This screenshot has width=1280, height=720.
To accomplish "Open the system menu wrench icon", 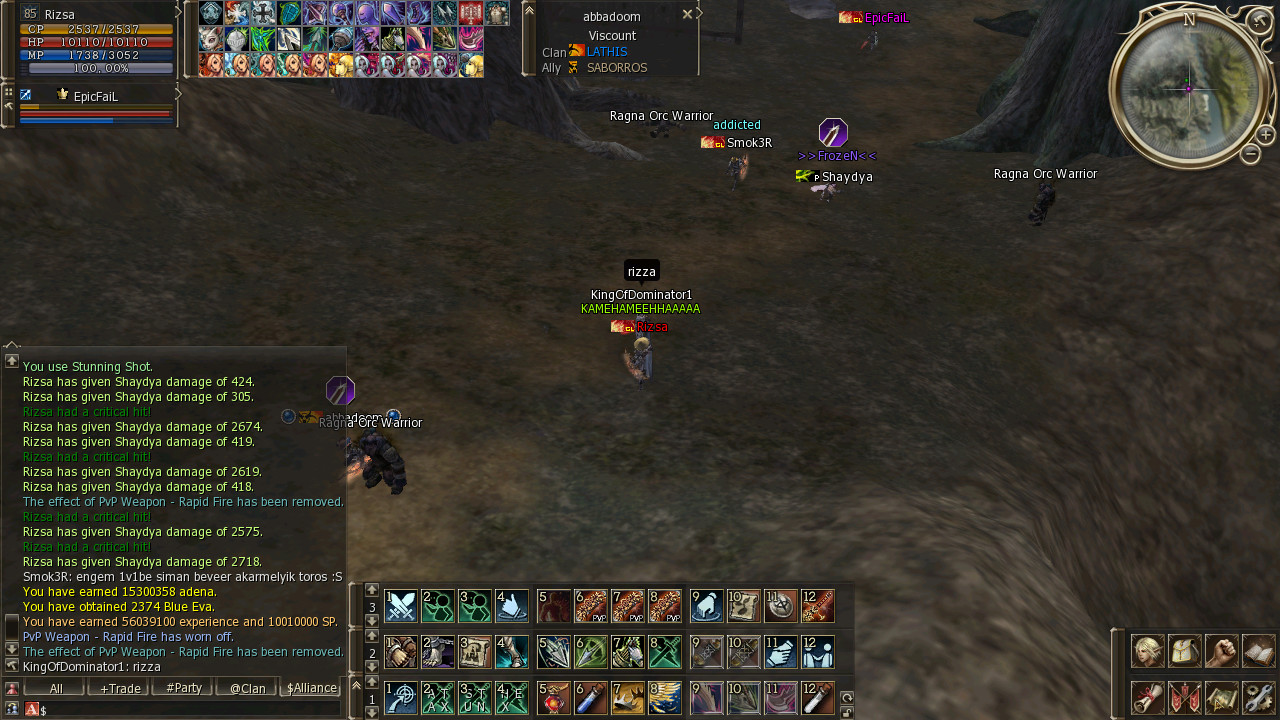I will coord(1259,697).
